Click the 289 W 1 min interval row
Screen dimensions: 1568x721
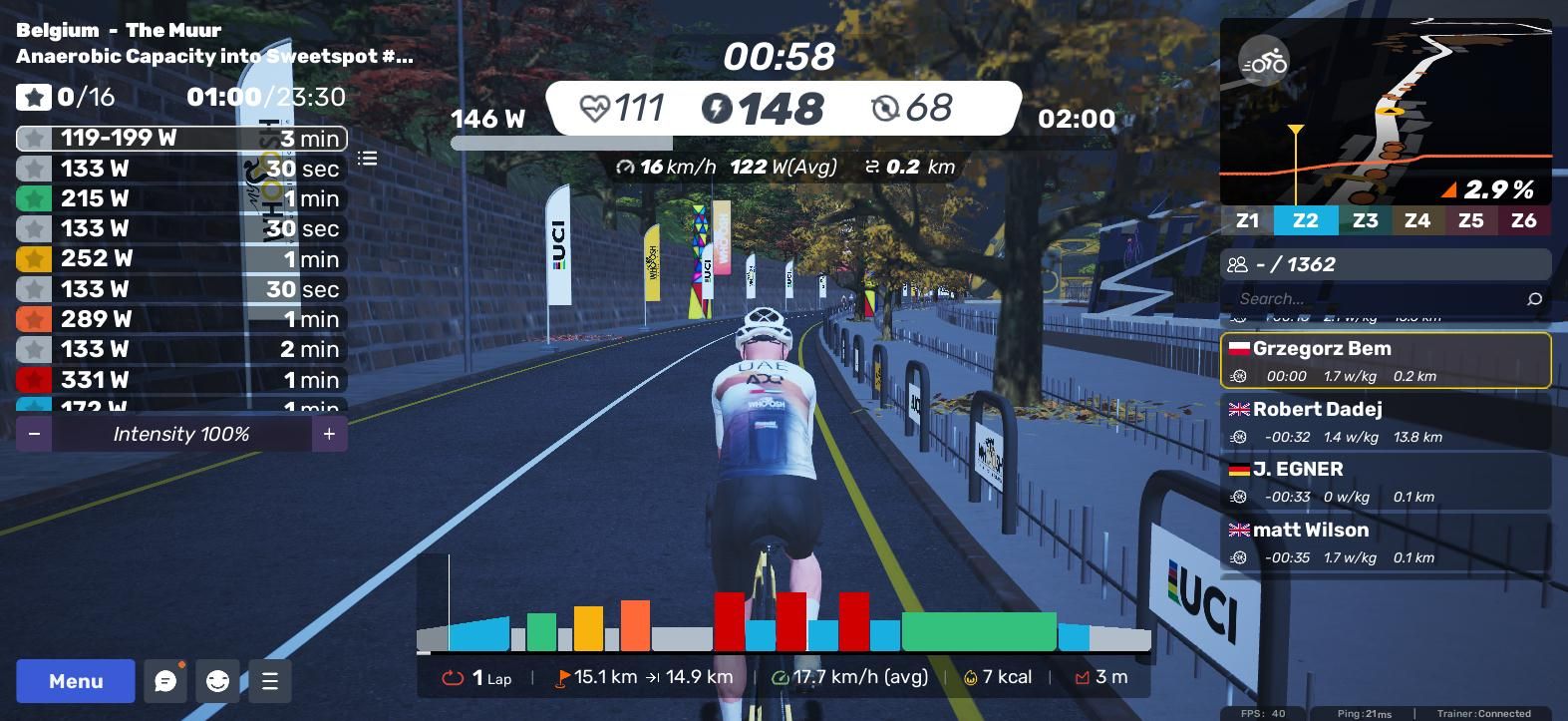click(181, 319)
